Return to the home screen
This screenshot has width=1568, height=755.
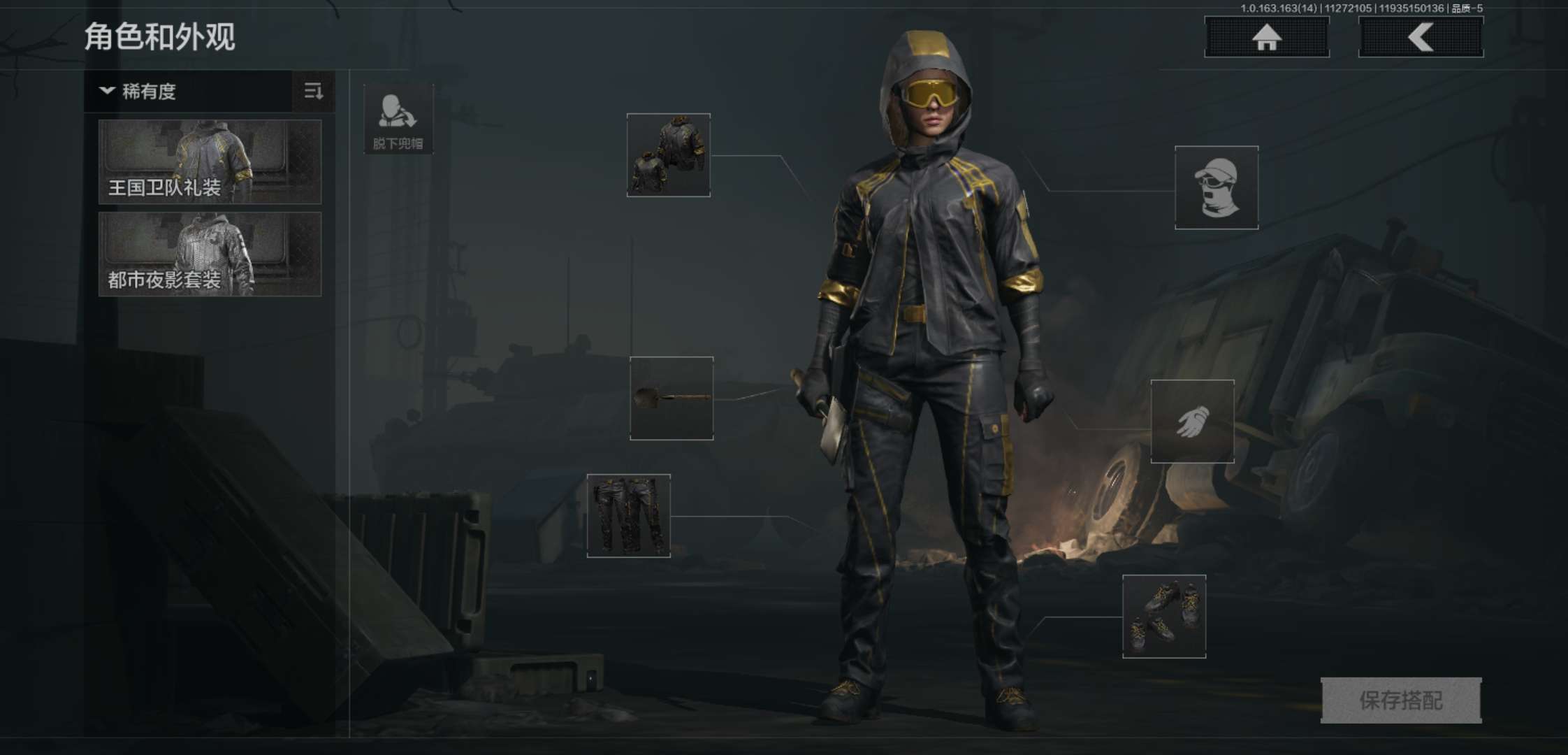click(1266, 37)
